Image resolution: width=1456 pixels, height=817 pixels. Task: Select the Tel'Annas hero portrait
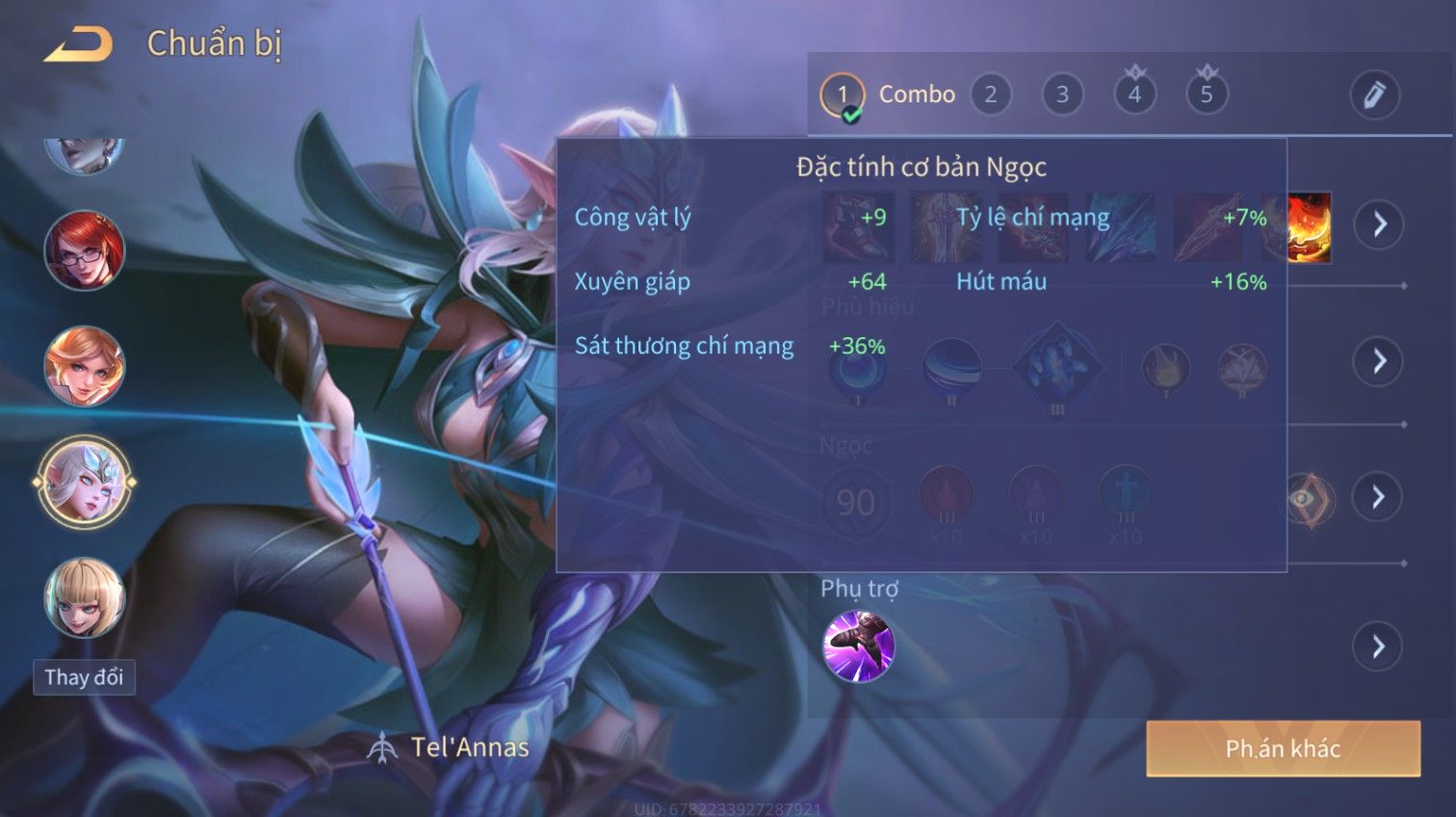(x=85, y=482)
